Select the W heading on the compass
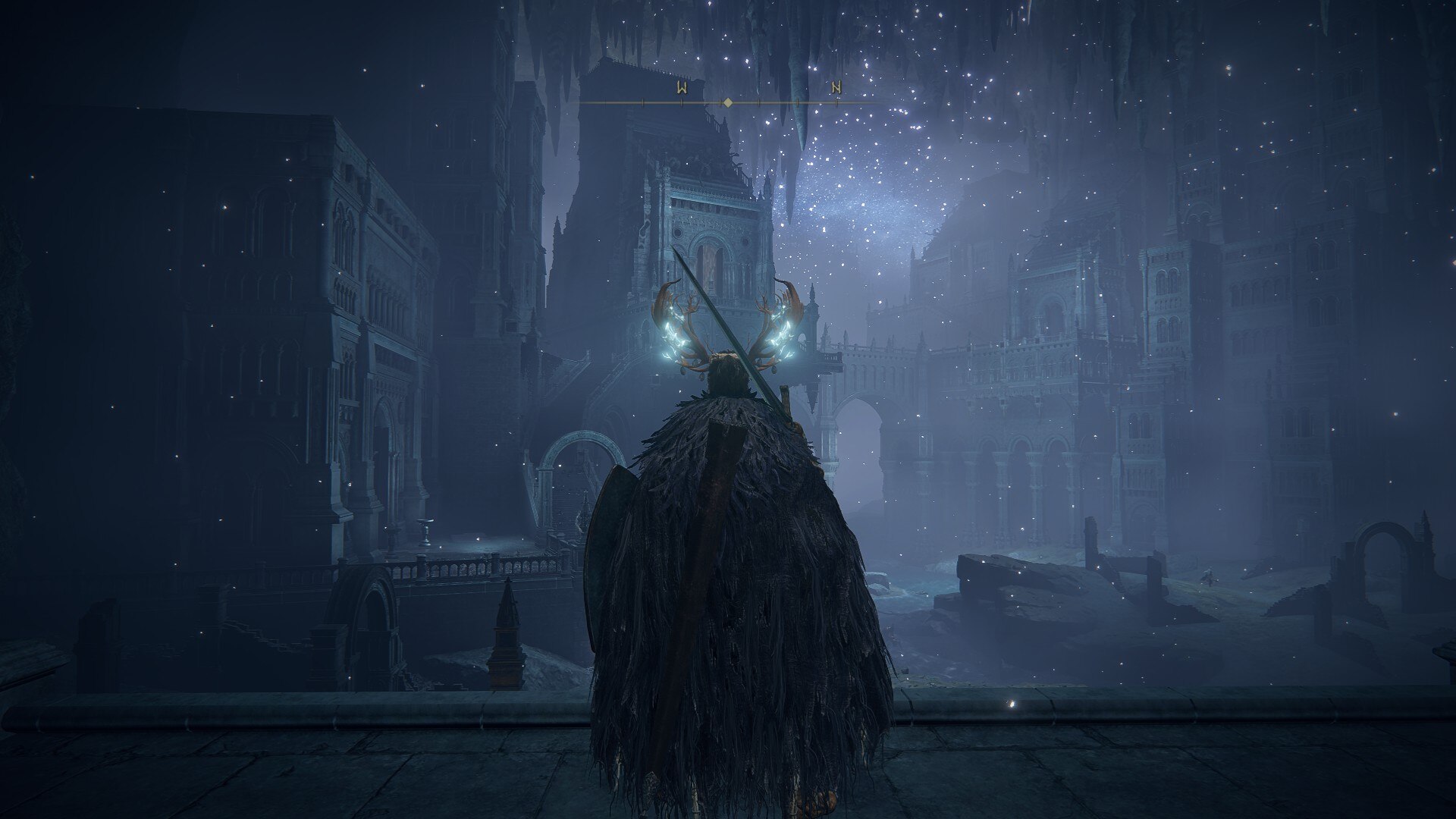The image size is (1456, 819). pos(682,88)
